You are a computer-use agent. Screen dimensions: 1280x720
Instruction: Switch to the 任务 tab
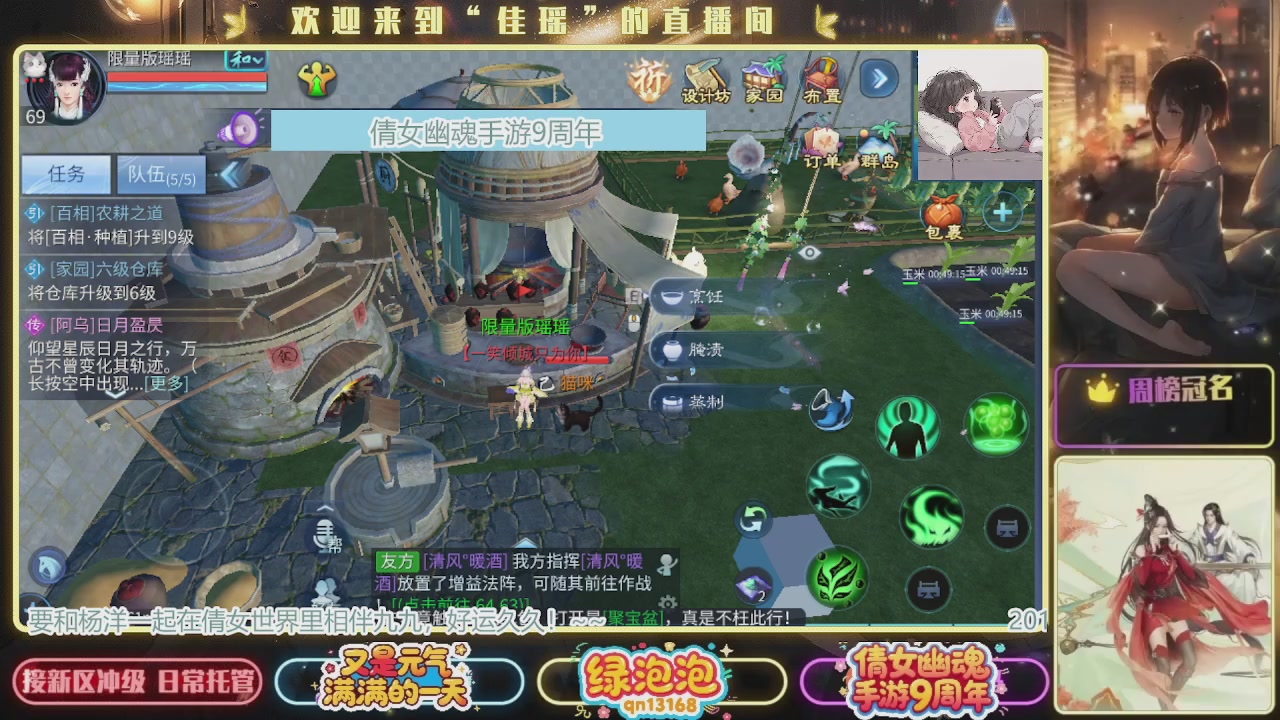[x=65, y=174]
